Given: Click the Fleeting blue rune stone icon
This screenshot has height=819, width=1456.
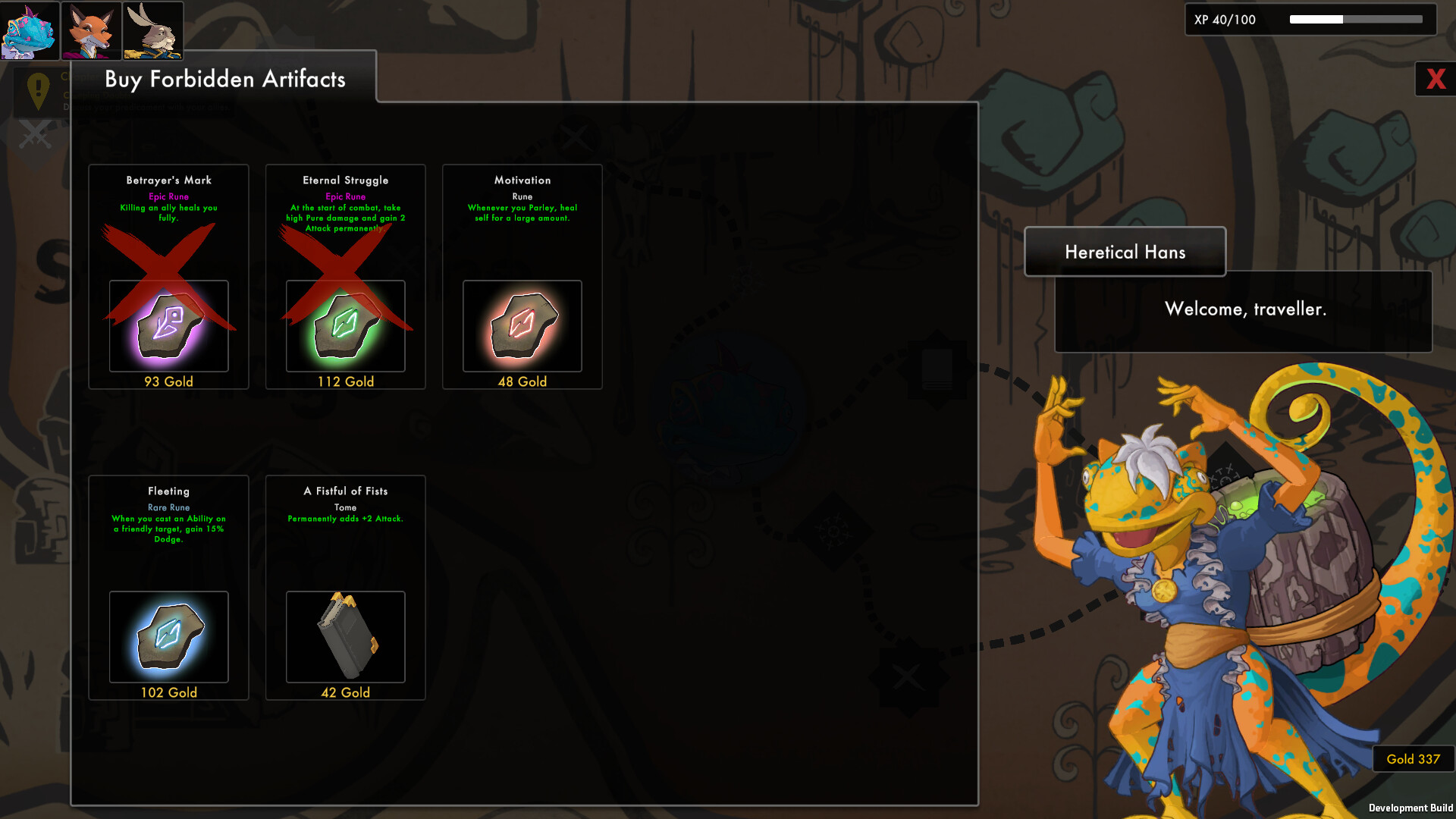Looking at the screenshot, I should pos(168,637).
